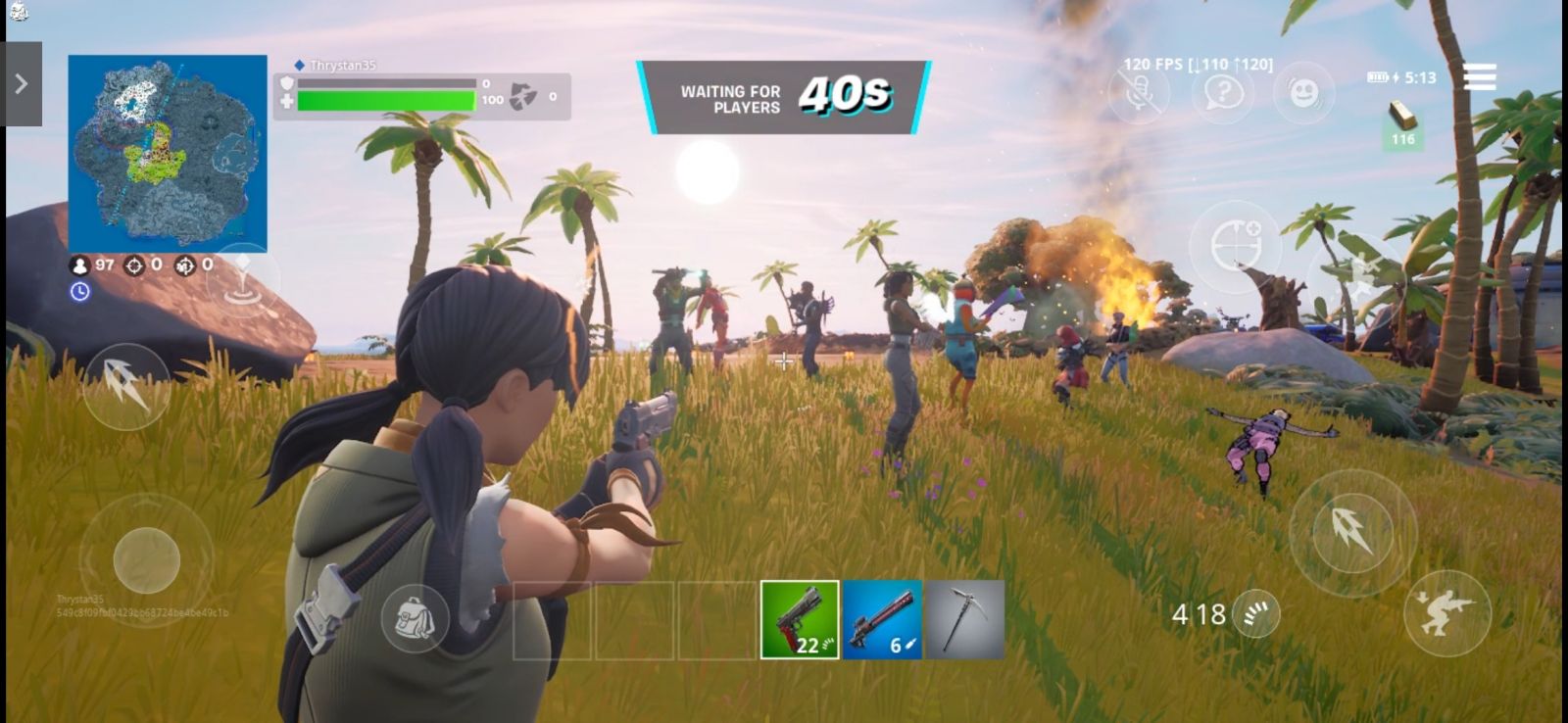Tap the blue clock icon below the minimap
The width and height of the screenshot is (1568, 723).
(x=80, y=292)
